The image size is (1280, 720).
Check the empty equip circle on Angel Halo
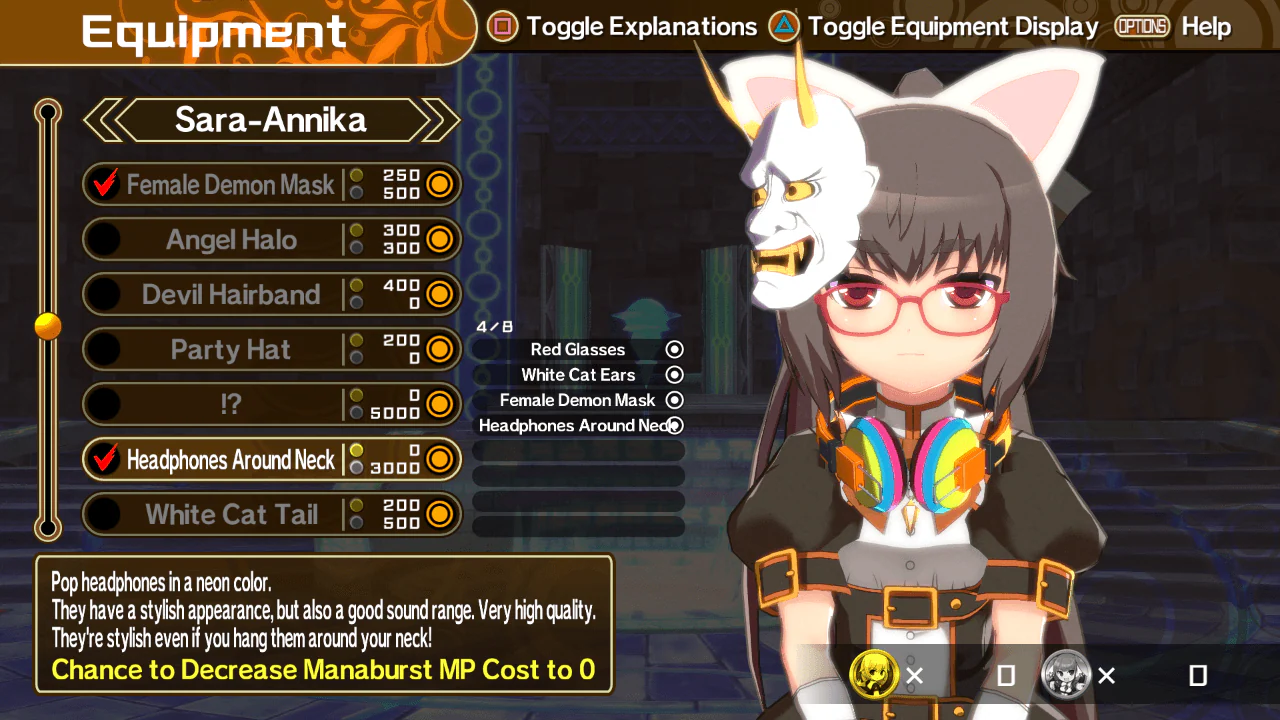[103, 239]
